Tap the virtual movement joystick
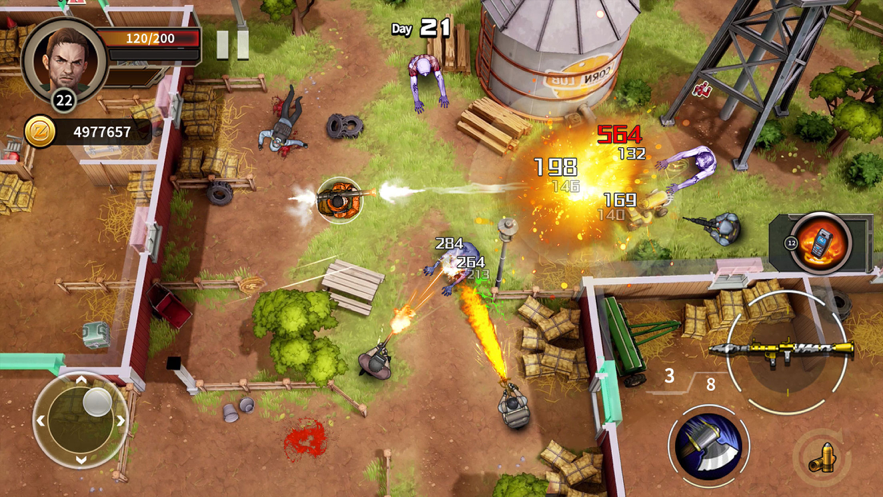This screenshot has width=883, height=497. point(82,420)
